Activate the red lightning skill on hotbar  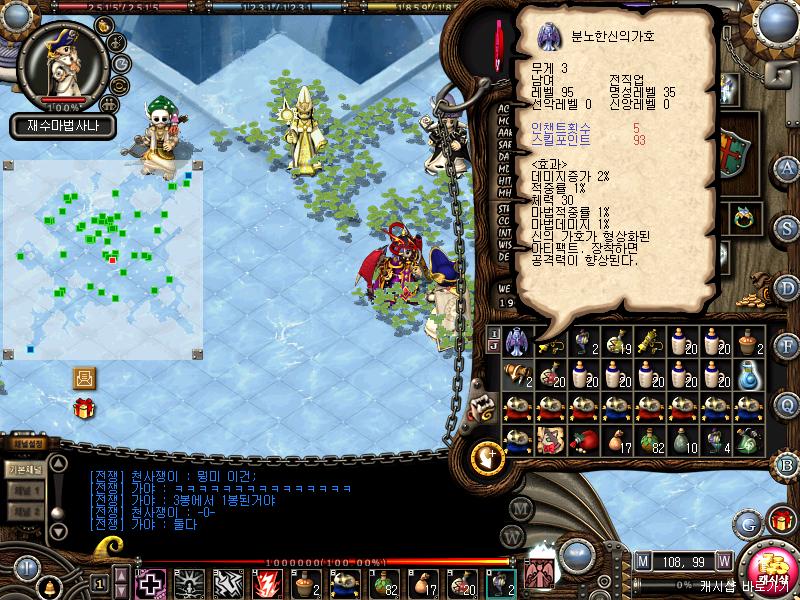click(x=267, y=583)
